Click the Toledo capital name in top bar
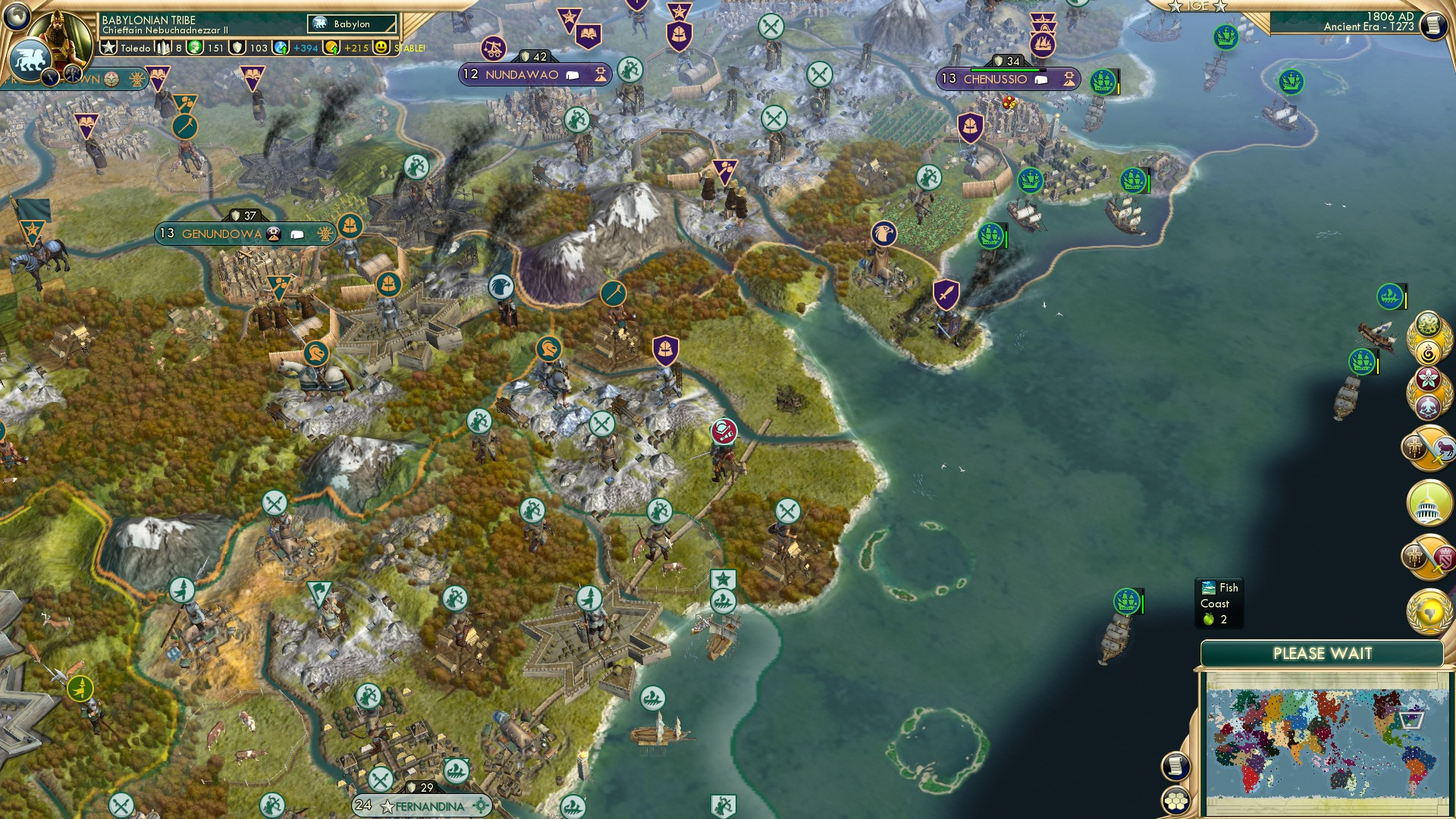The image size is (1456, 819). click(x=136, y=49)
